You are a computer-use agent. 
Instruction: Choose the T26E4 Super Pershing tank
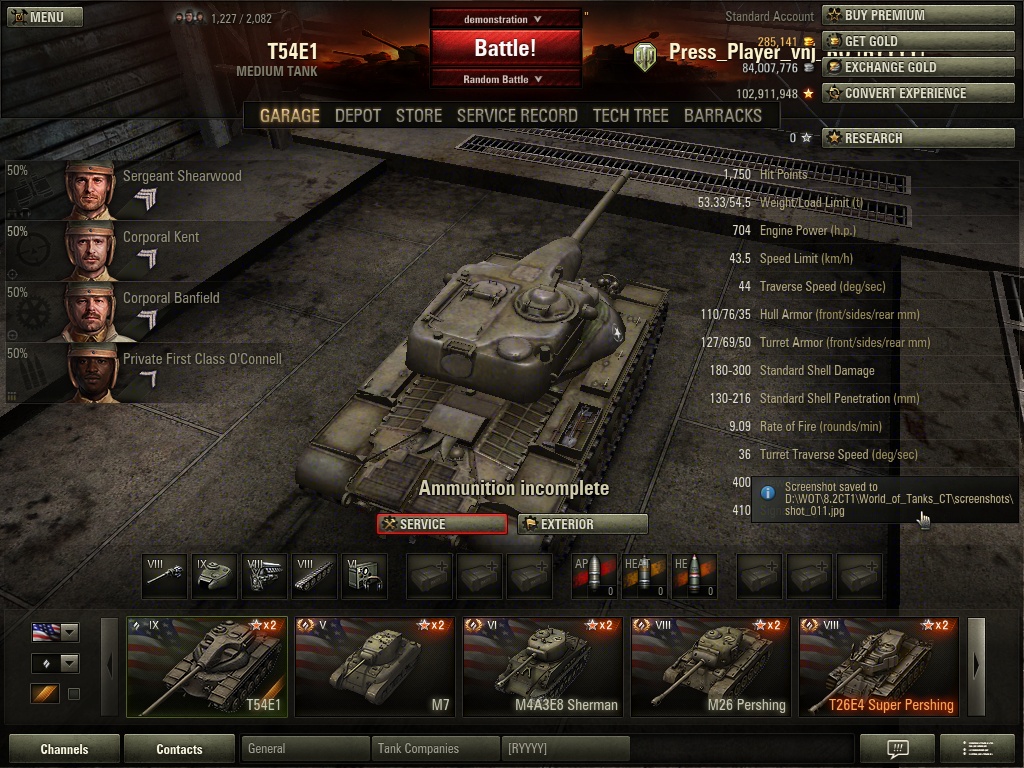881,667
